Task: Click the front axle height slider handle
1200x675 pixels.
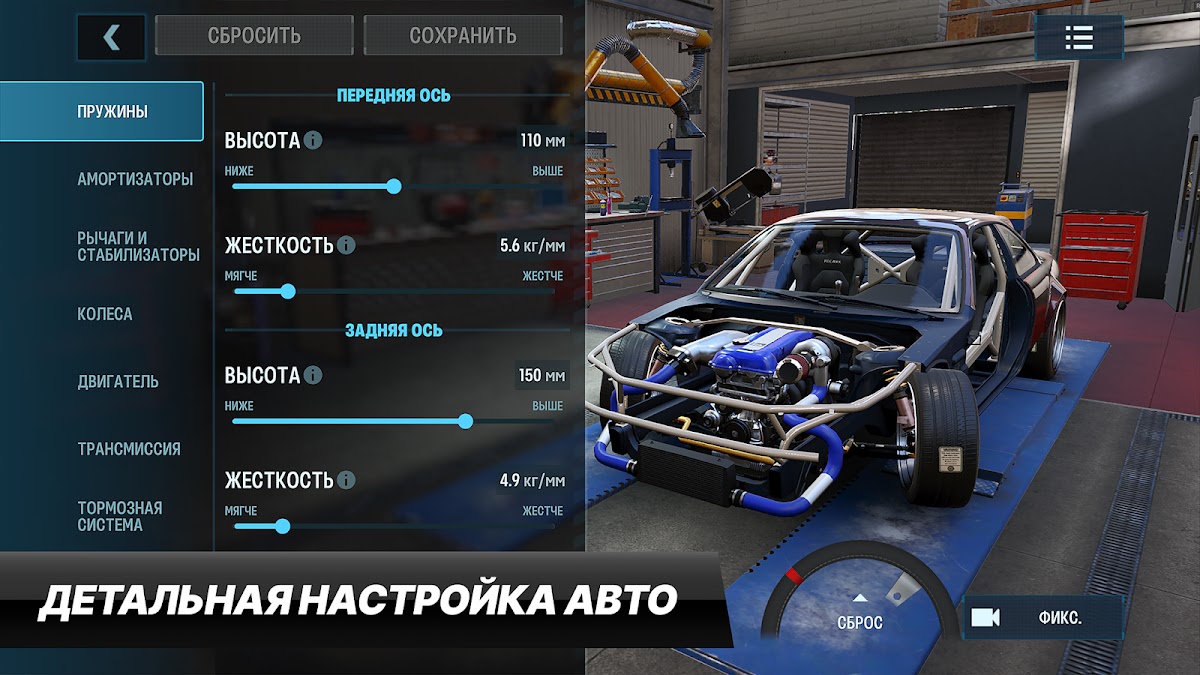Action: tap(394, 186)
